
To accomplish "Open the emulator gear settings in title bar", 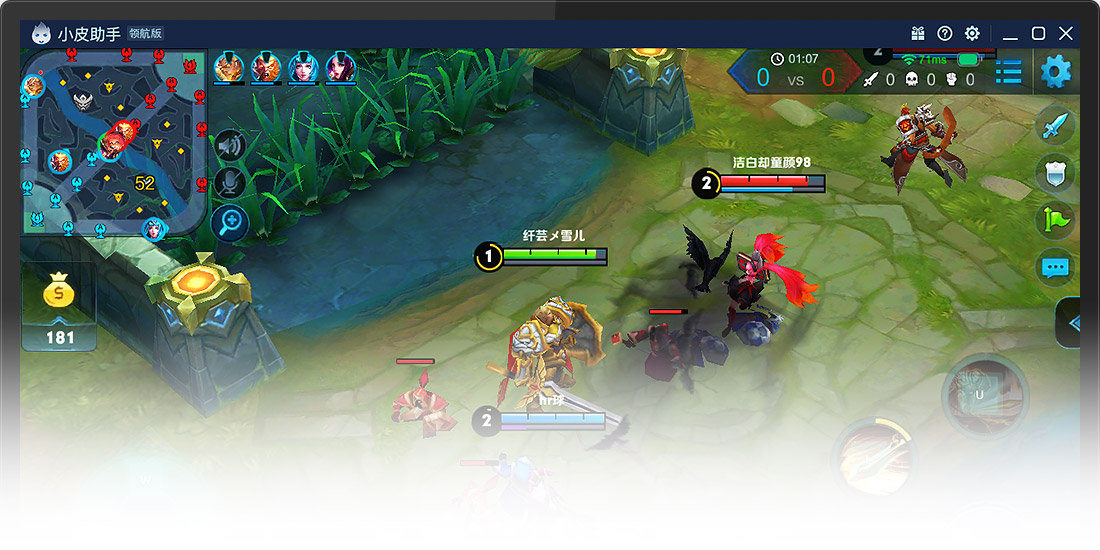I will 972,34.
